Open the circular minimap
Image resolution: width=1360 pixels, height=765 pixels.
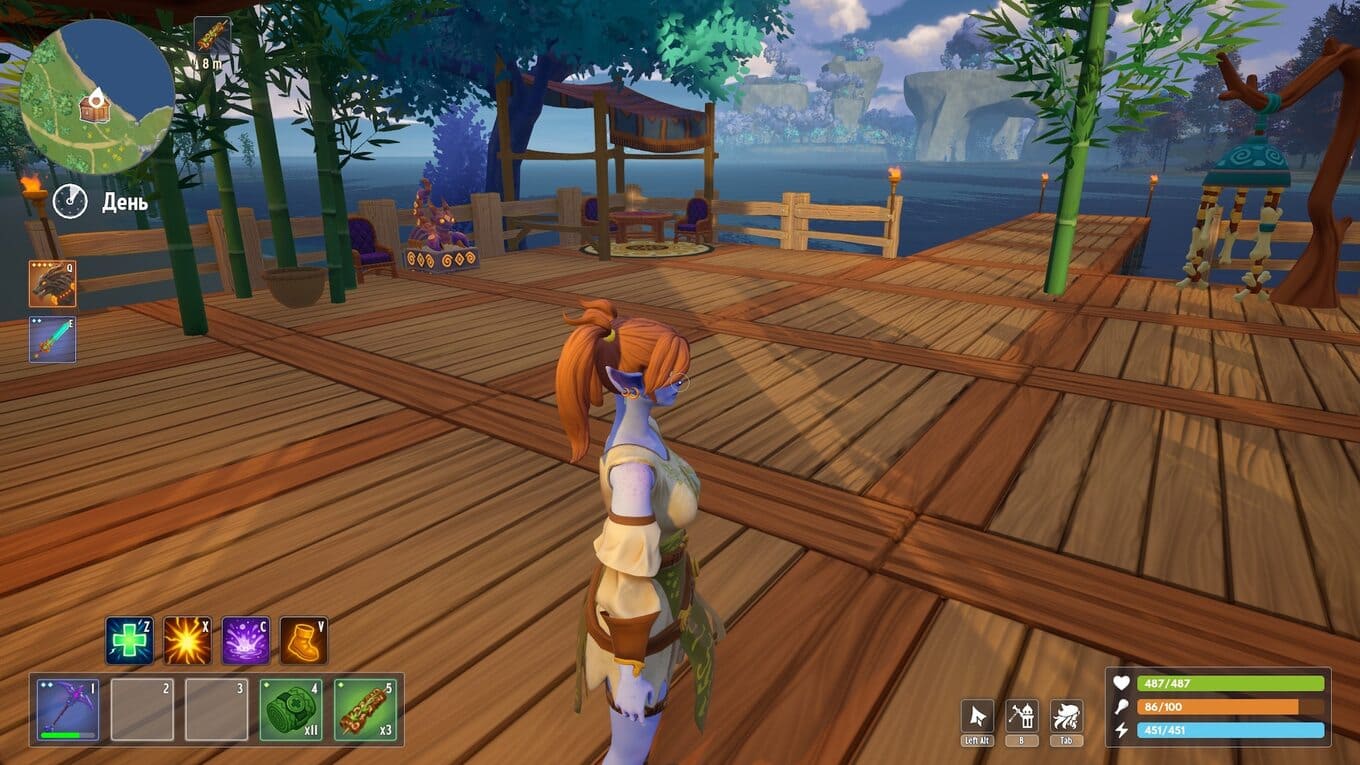(x=97, y=98)
